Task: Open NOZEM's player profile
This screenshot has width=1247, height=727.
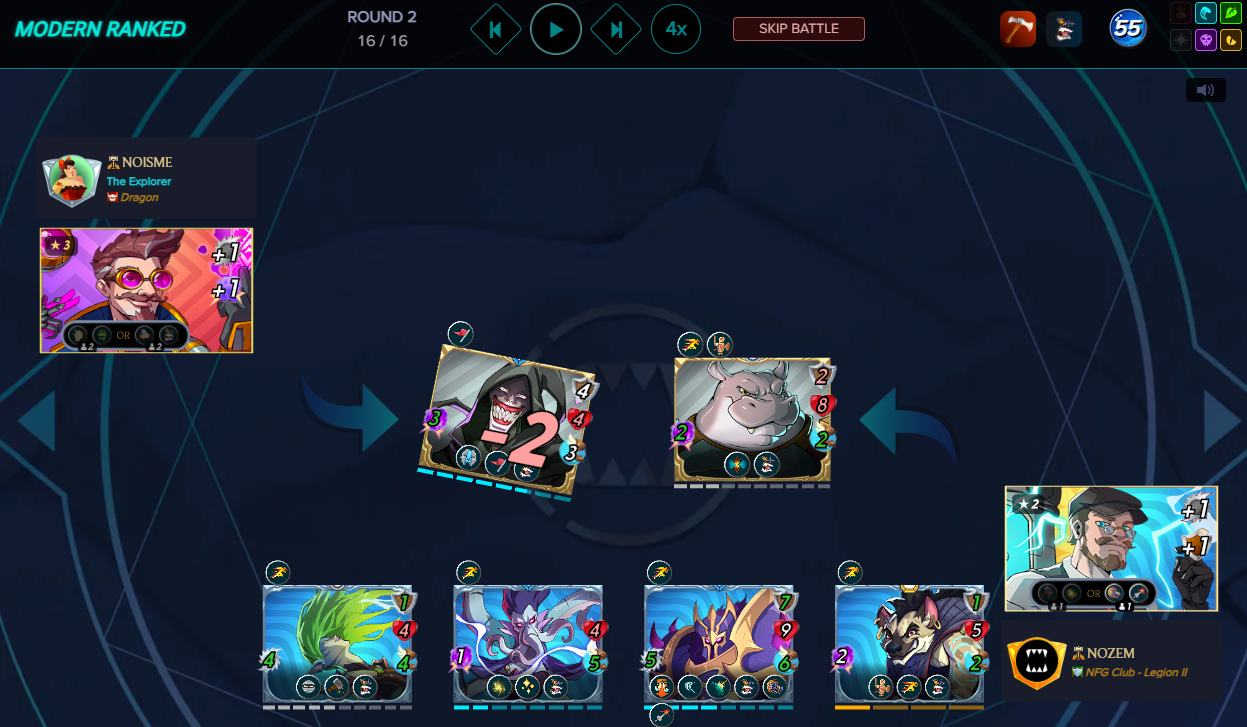Action: point(1104,652)
